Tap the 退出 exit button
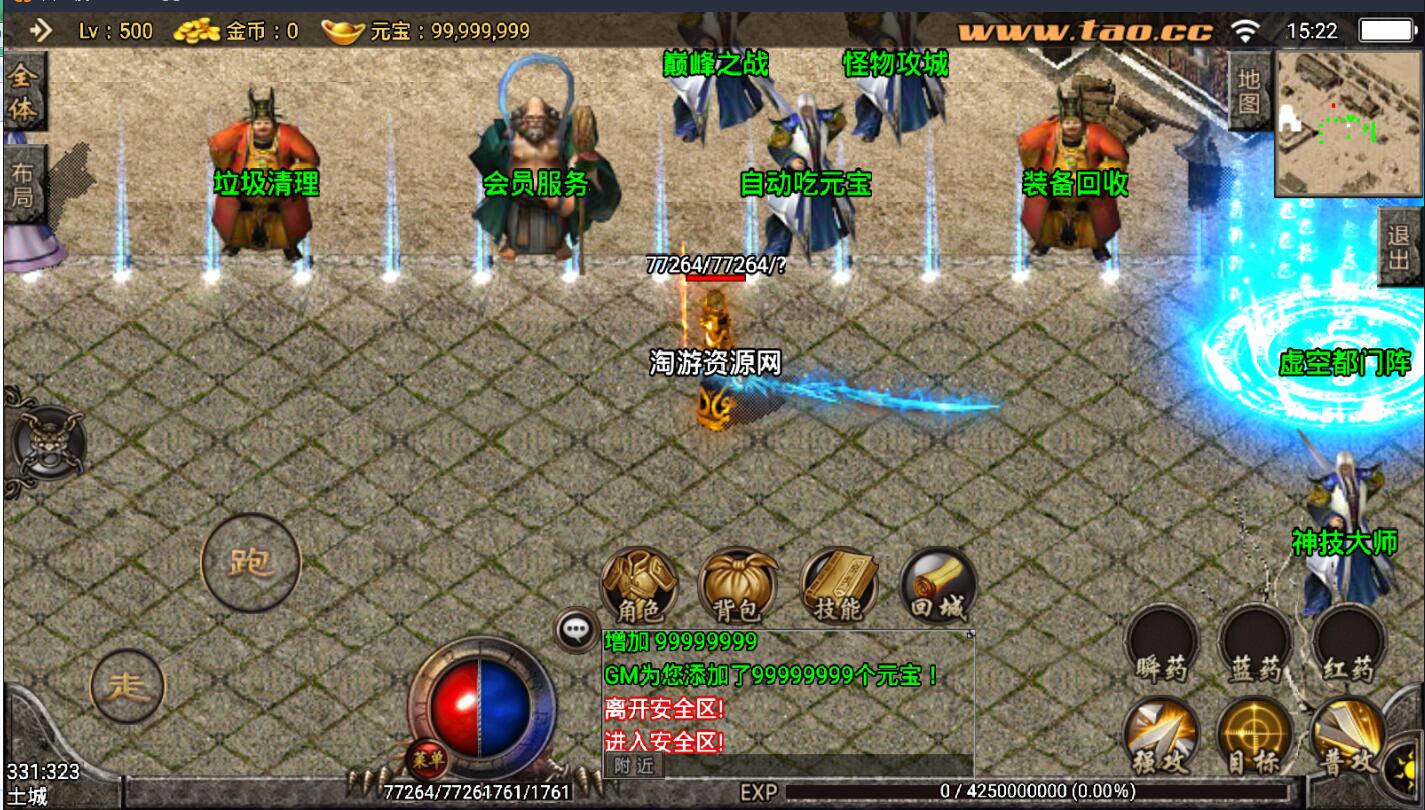Viewport: 1425px width, 810px height. click(x=1399, y=247)
